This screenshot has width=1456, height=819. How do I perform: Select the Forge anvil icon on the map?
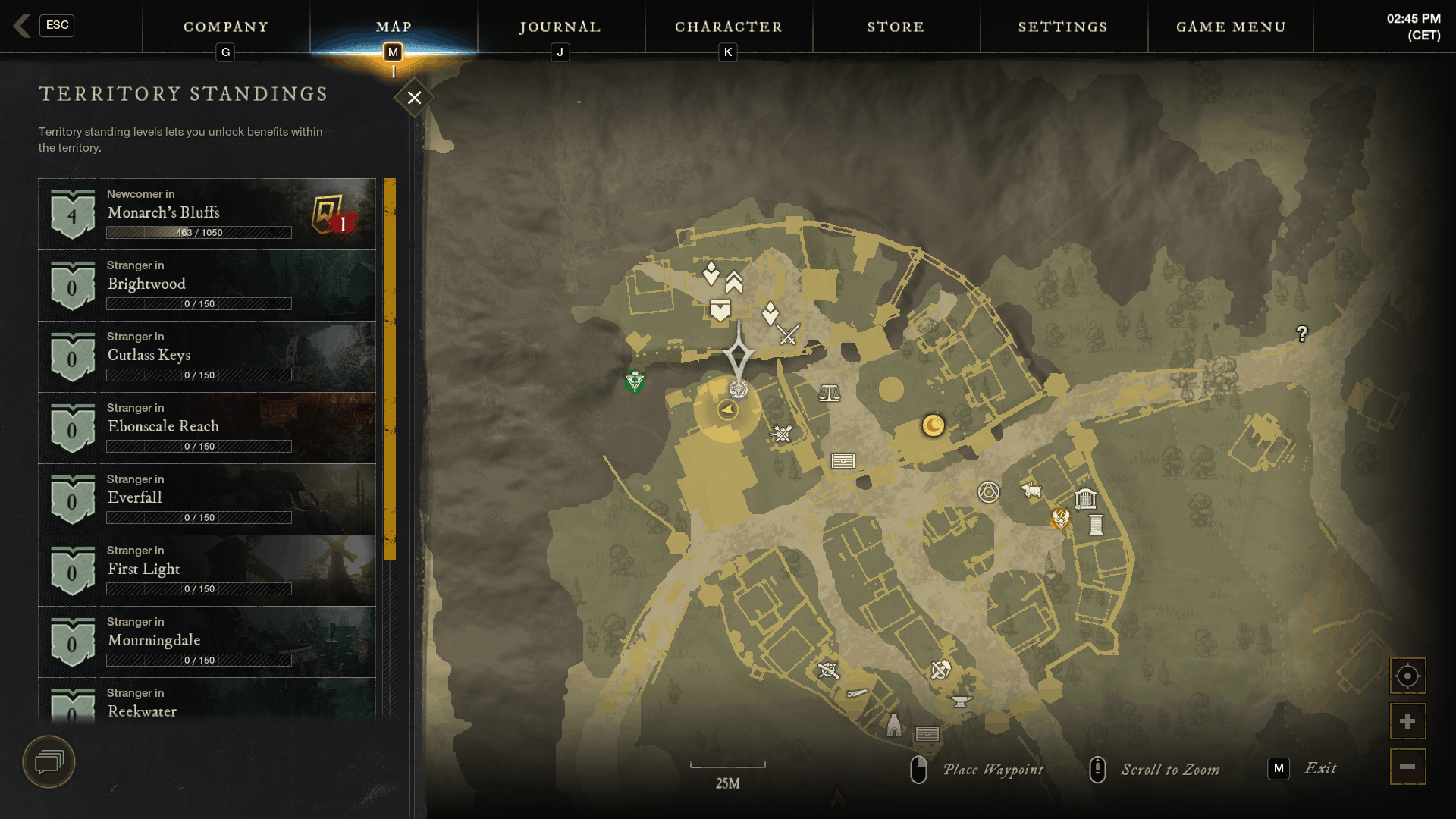[x=960, y=703]
